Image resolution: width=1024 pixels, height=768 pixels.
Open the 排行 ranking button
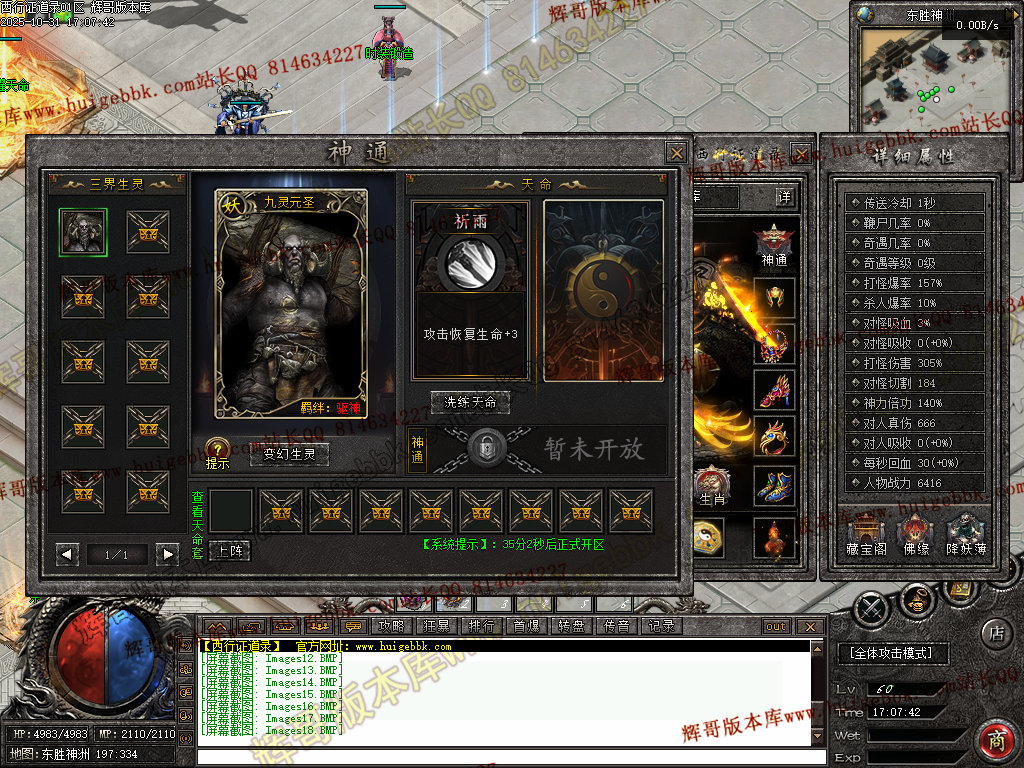click(481, 626)
